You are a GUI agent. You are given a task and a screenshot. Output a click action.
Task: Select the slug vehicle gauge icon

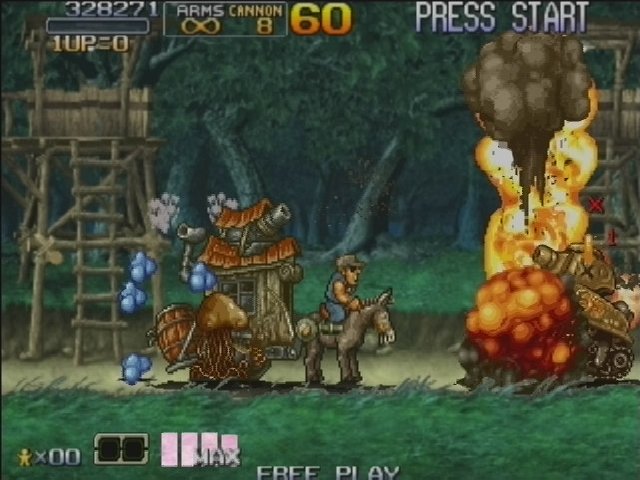(x=120, y=449)
